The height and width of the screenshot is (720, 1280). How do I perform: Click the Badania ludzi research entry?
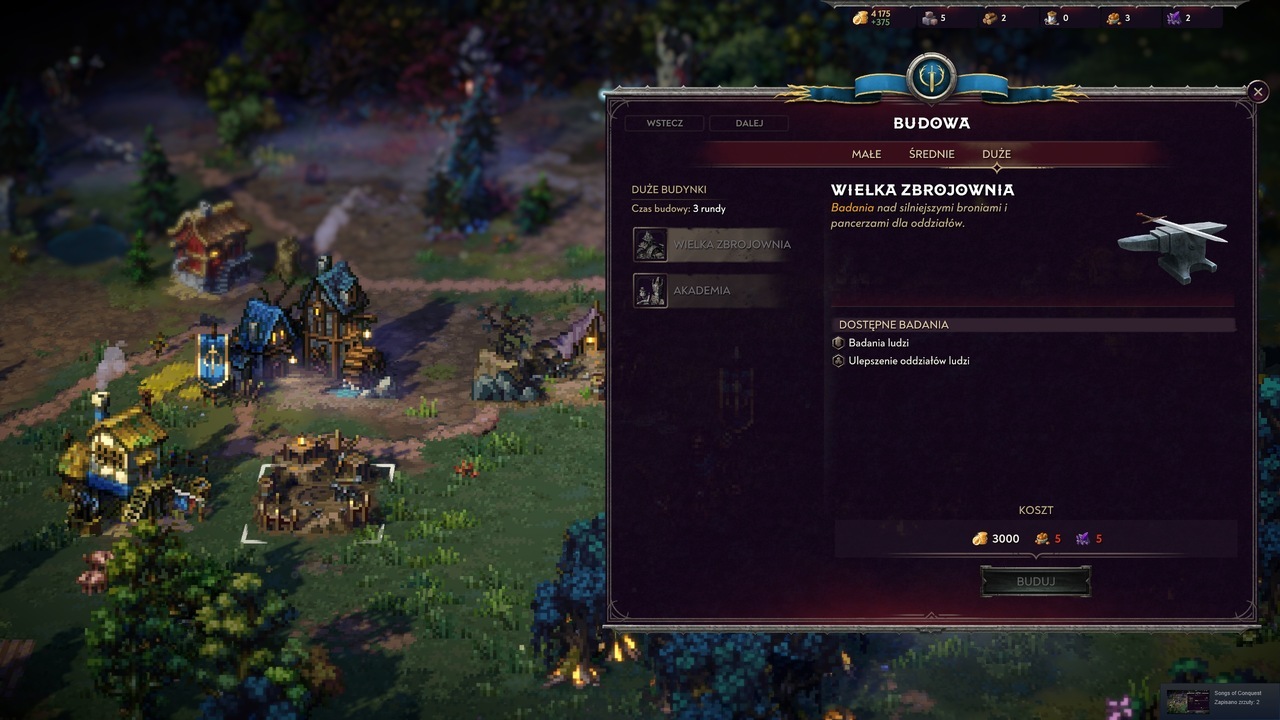click(878, 343)
